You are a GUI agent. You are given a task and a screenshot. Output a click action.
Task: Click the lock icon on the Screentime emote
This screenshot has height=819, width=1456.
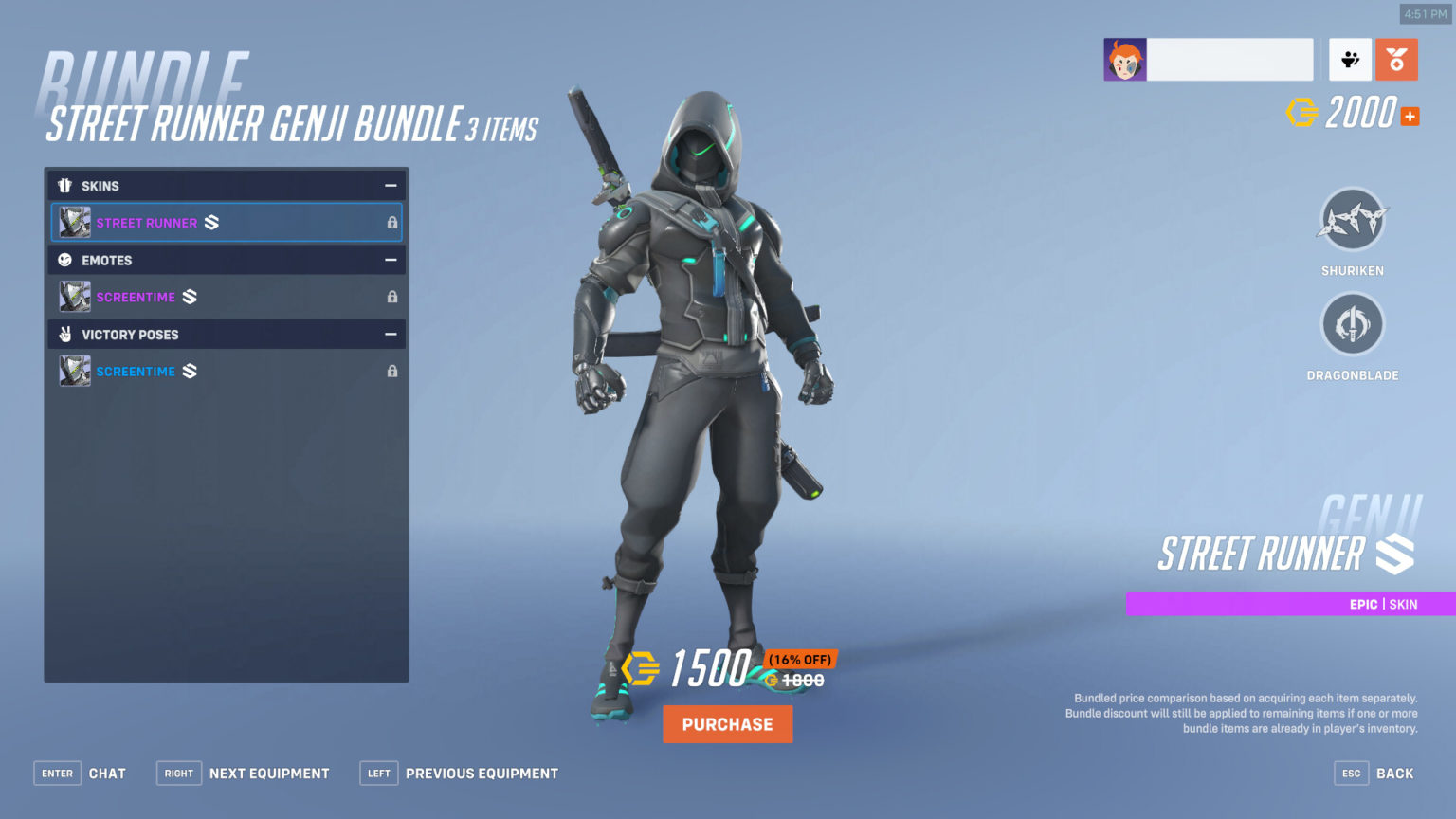pos(391,297)
